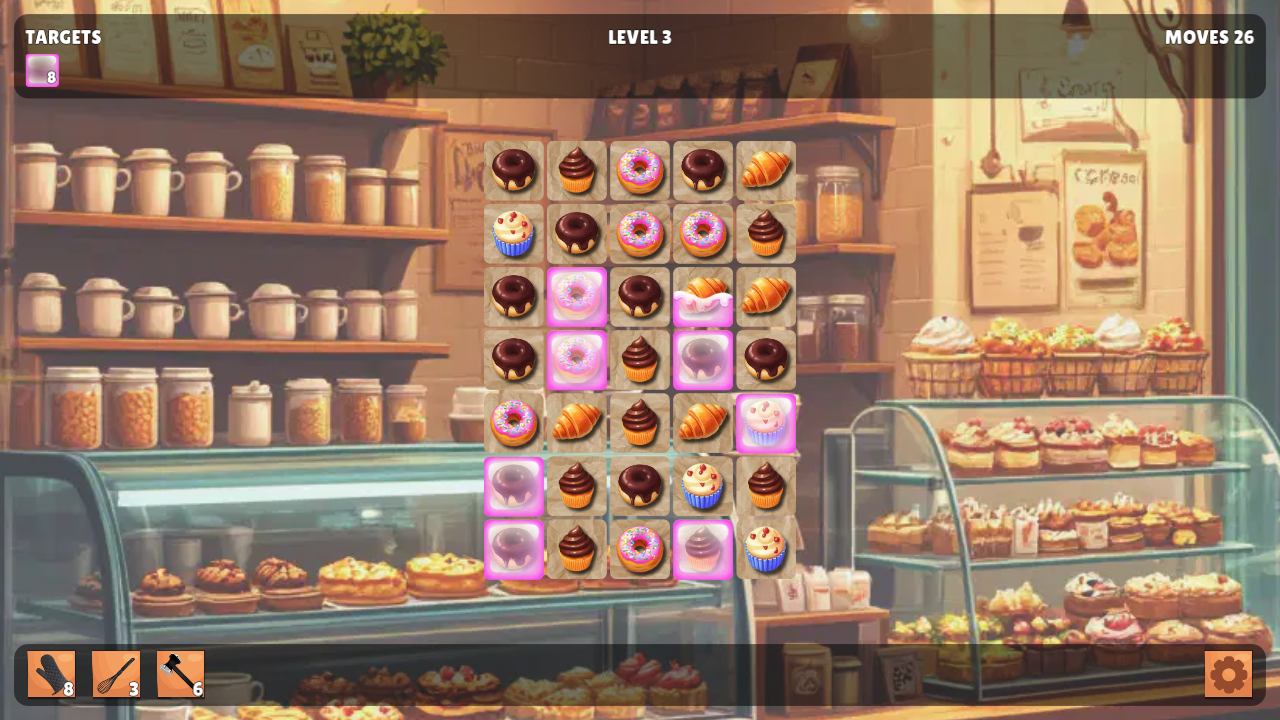The width and height of the screenshot is (1280, 720).
Task: Tap the TARGETS panel heading
Action: click(62, 37)
